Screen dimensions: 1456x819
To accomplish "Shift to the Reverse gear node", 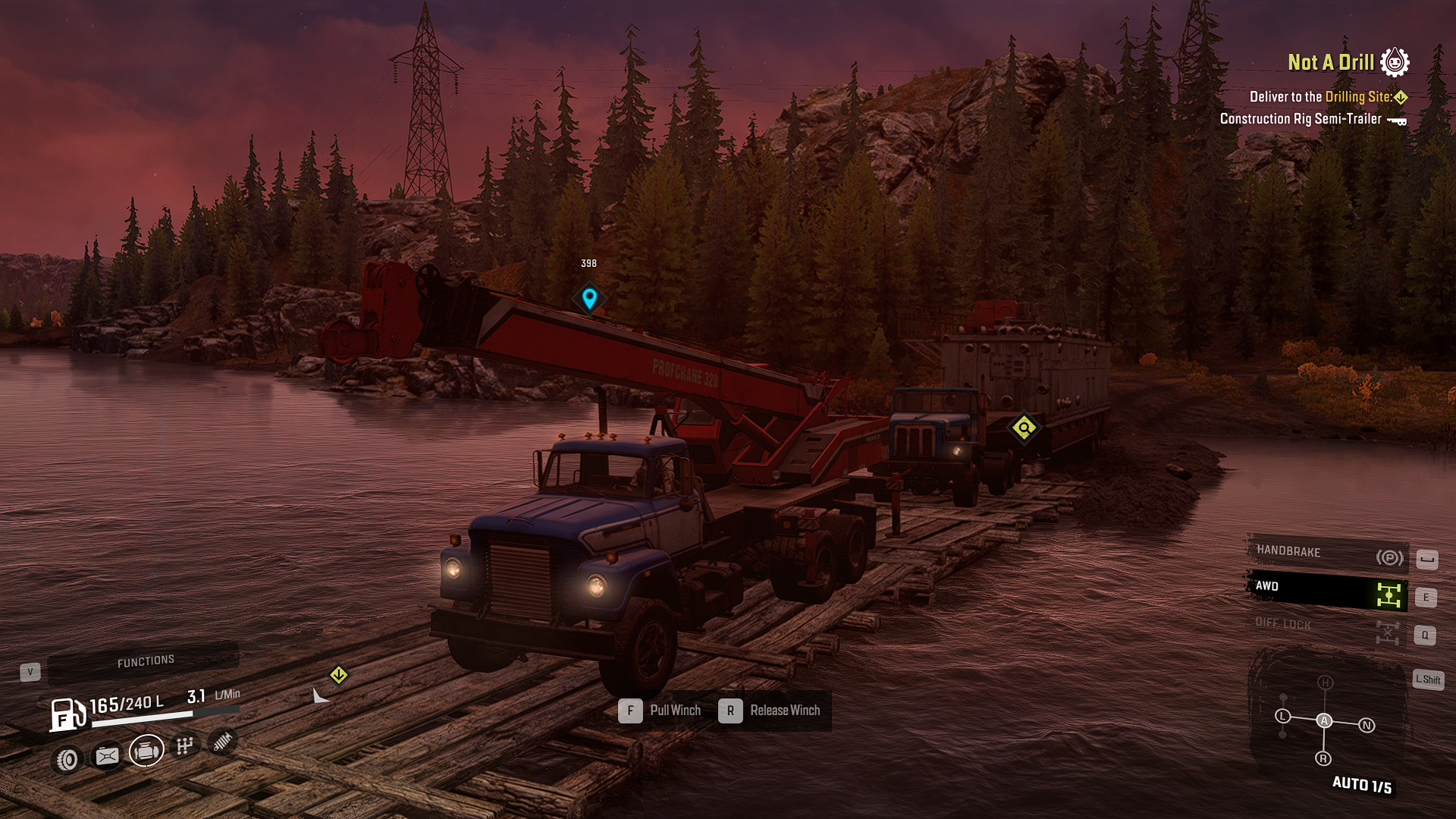I will pos(1323,758).
